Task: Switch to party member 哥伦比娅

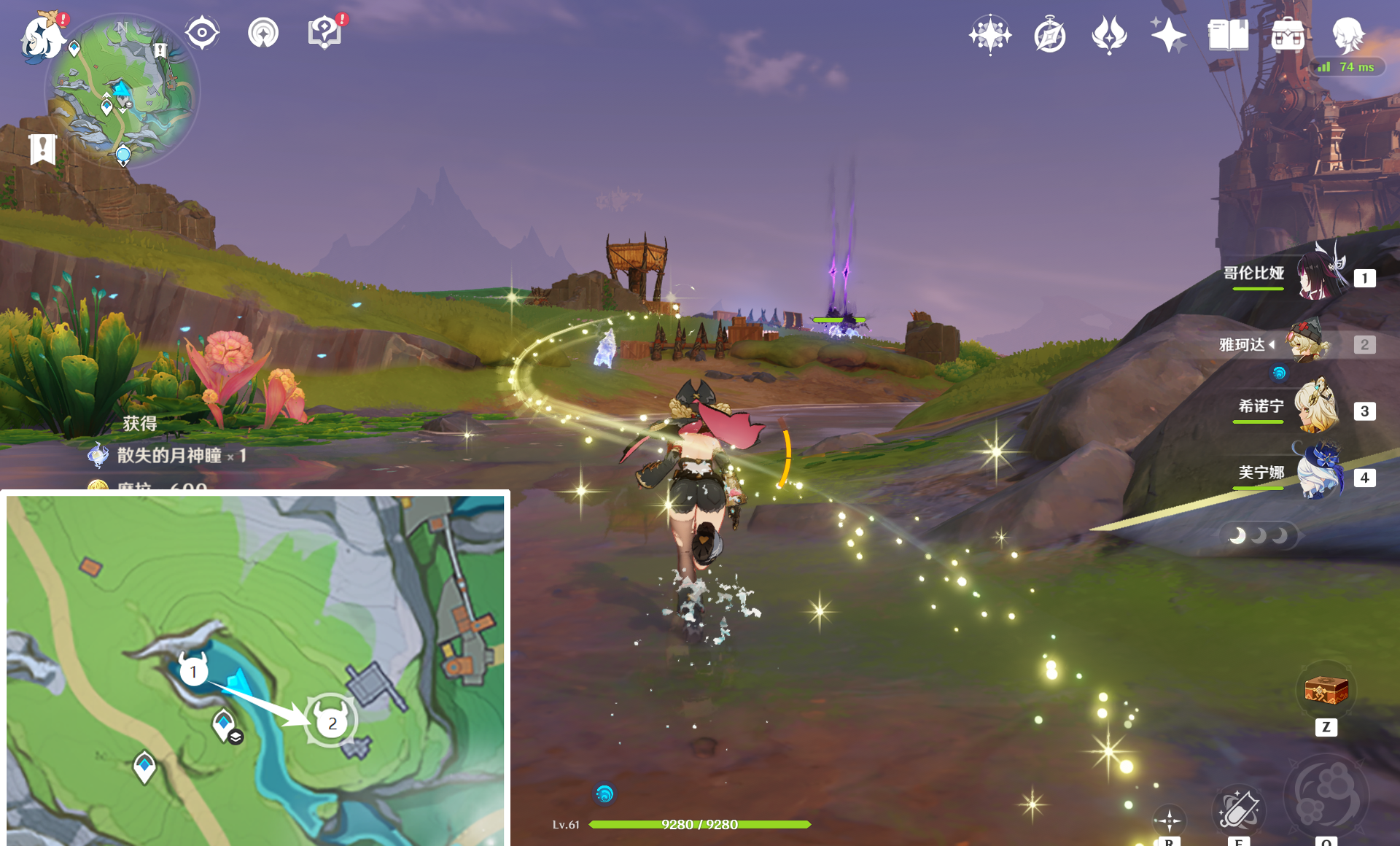Action: pyautogui.click(x=1320, y=277)
